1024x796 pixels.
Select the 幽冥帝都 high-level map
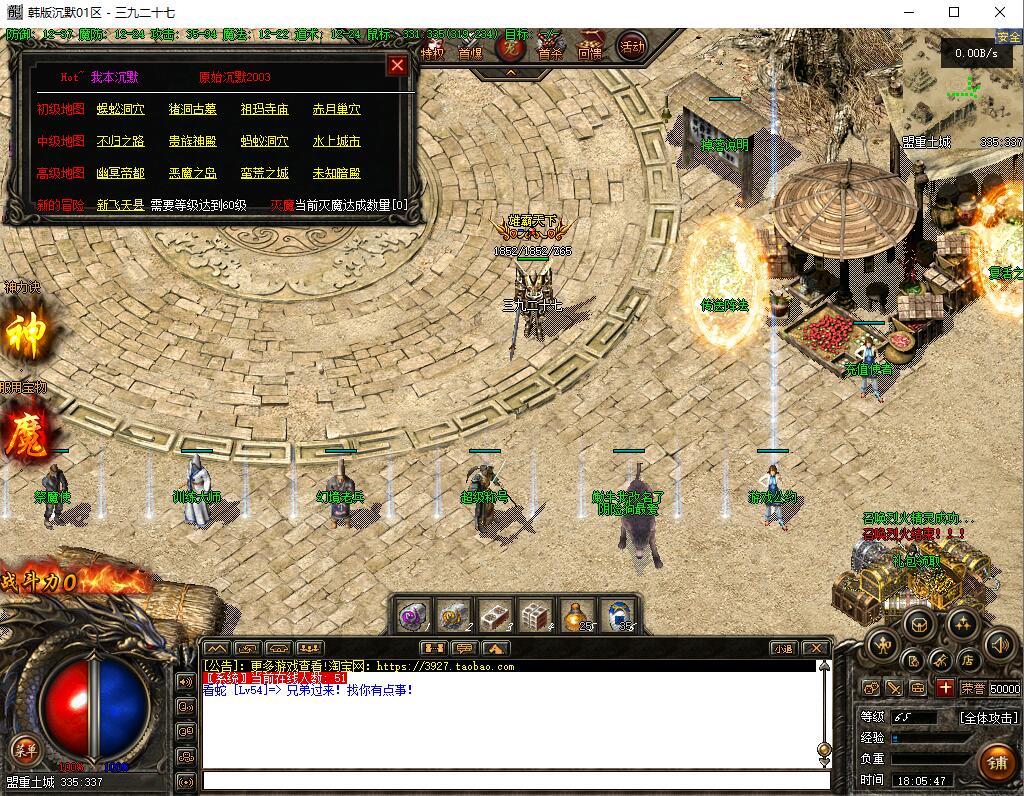coord(120,173)
